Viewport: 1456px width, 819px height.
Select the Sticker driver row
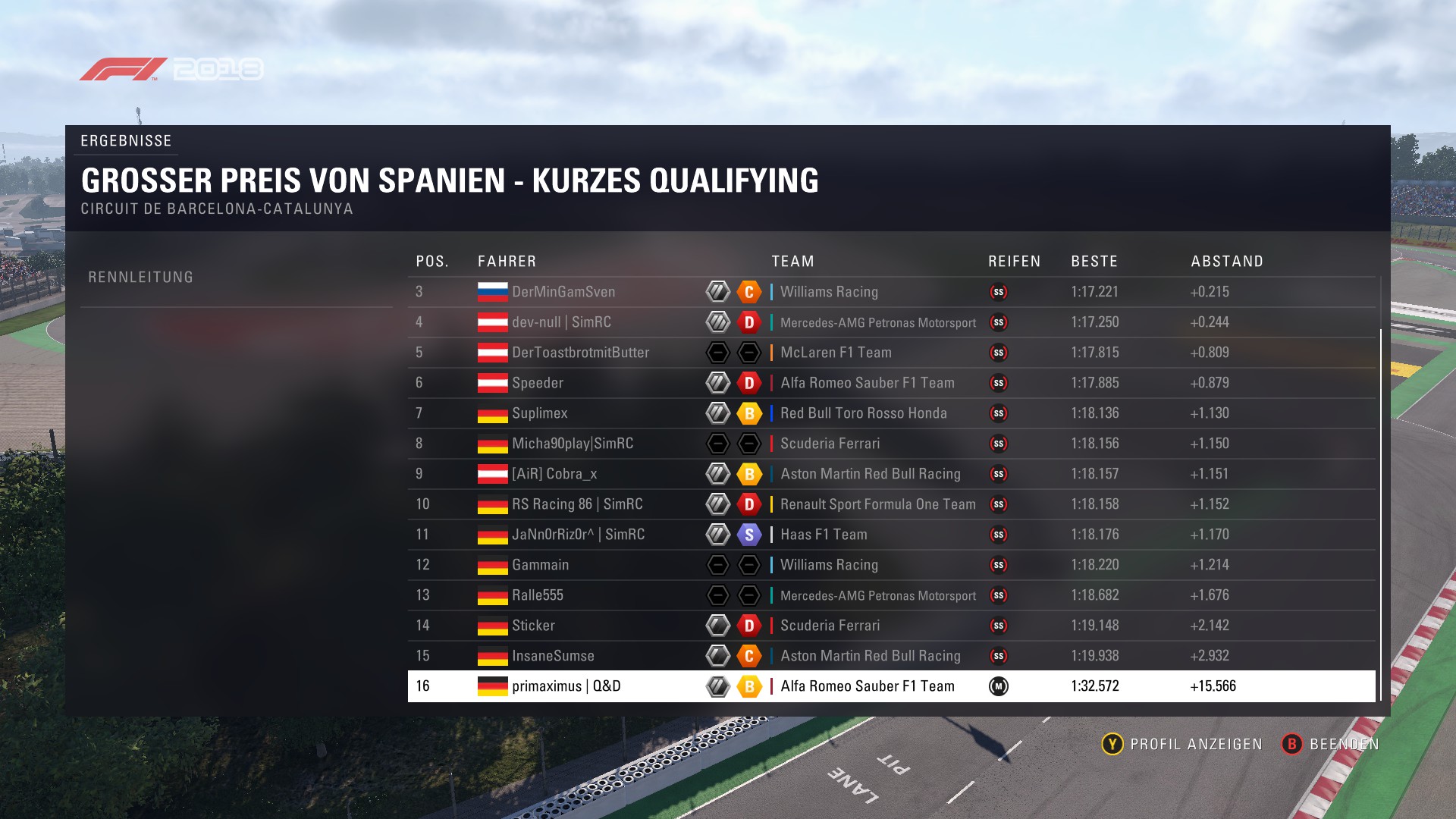pos(533,626)
